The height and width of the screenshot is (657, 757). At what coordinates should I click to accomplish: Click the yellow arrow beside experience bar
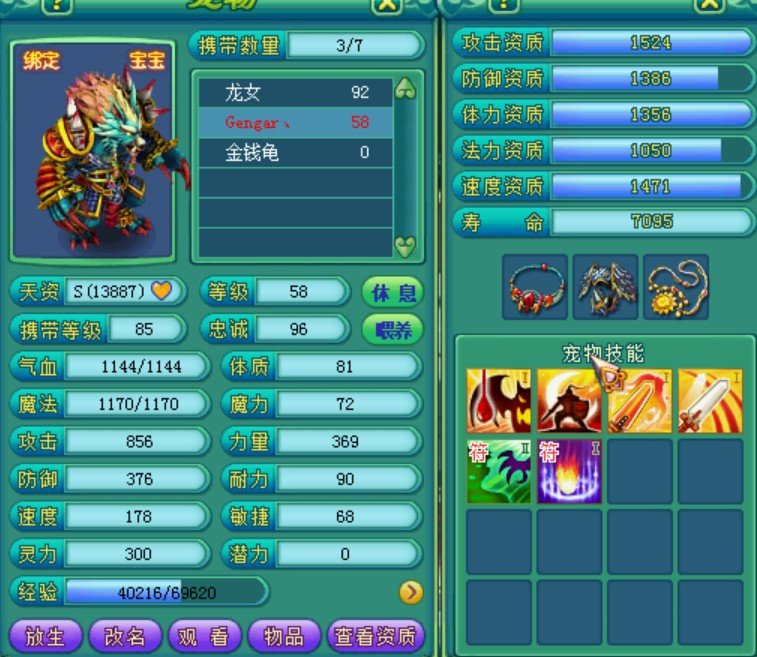(x=410, y=592)
